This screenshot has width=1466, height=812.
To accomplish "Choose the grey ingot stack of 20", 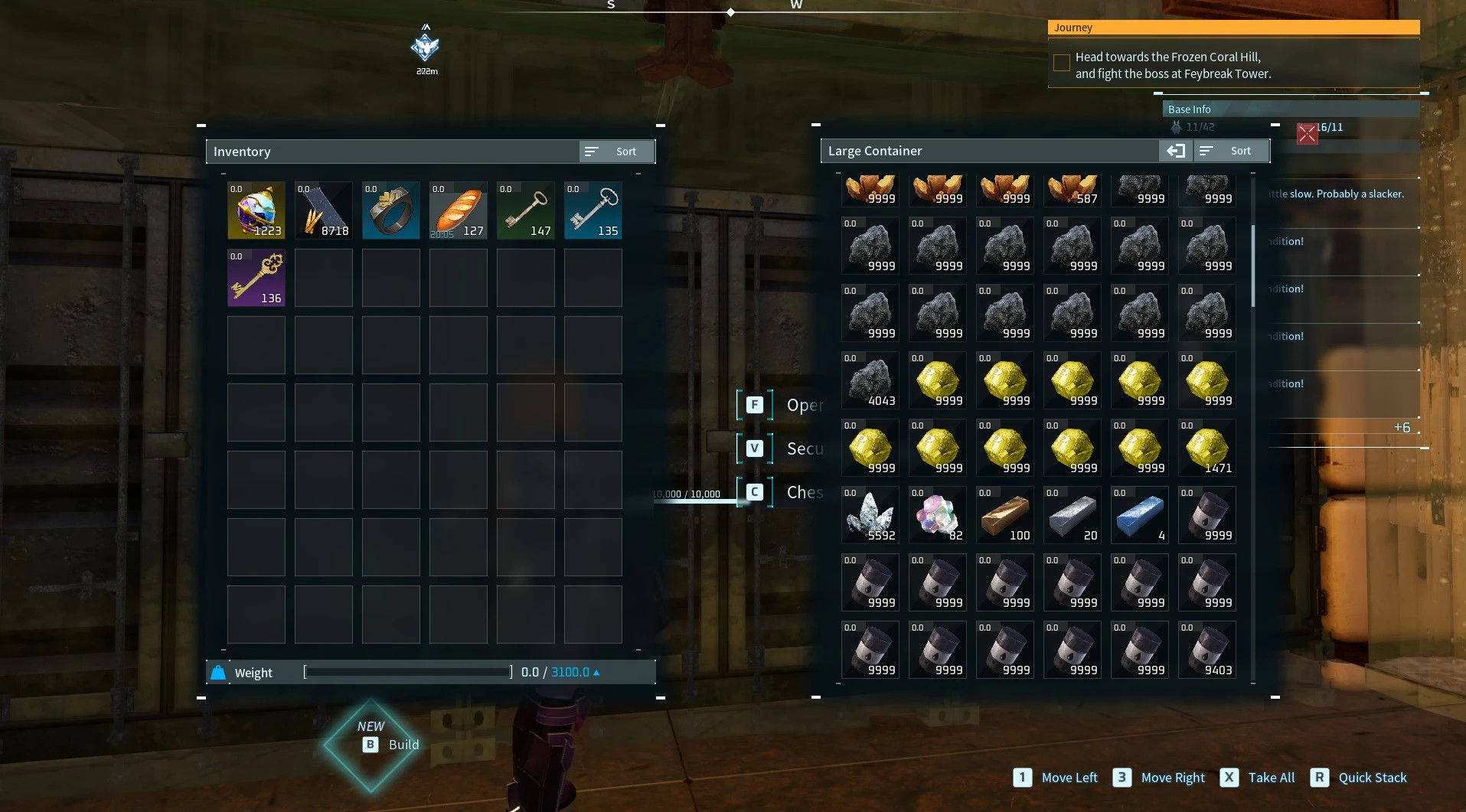I will coord(1072,515).
